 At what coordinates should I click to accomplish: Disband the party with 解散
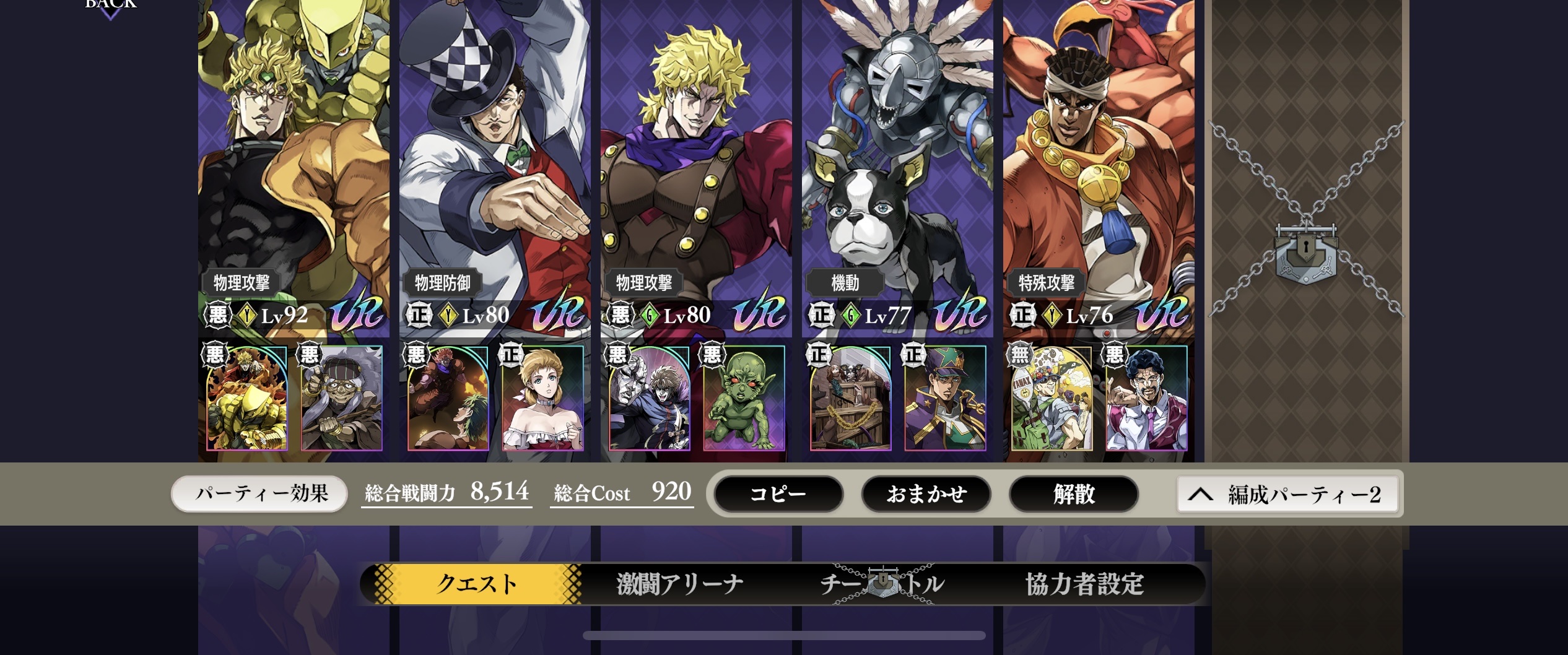coord(1074,494)
